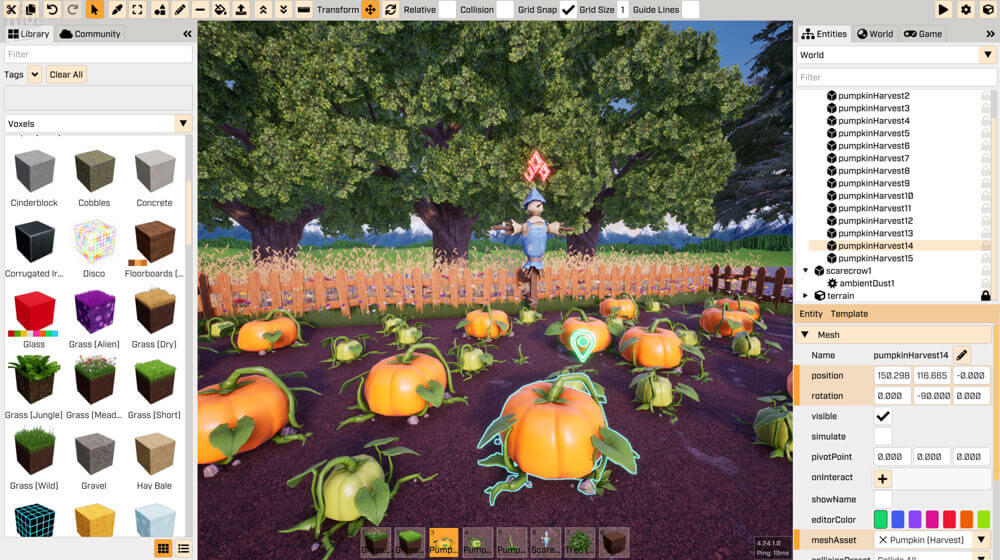The image size is (1000, 560).
Task: Click Clear All tags button
Action: click(x=66, y=75)
